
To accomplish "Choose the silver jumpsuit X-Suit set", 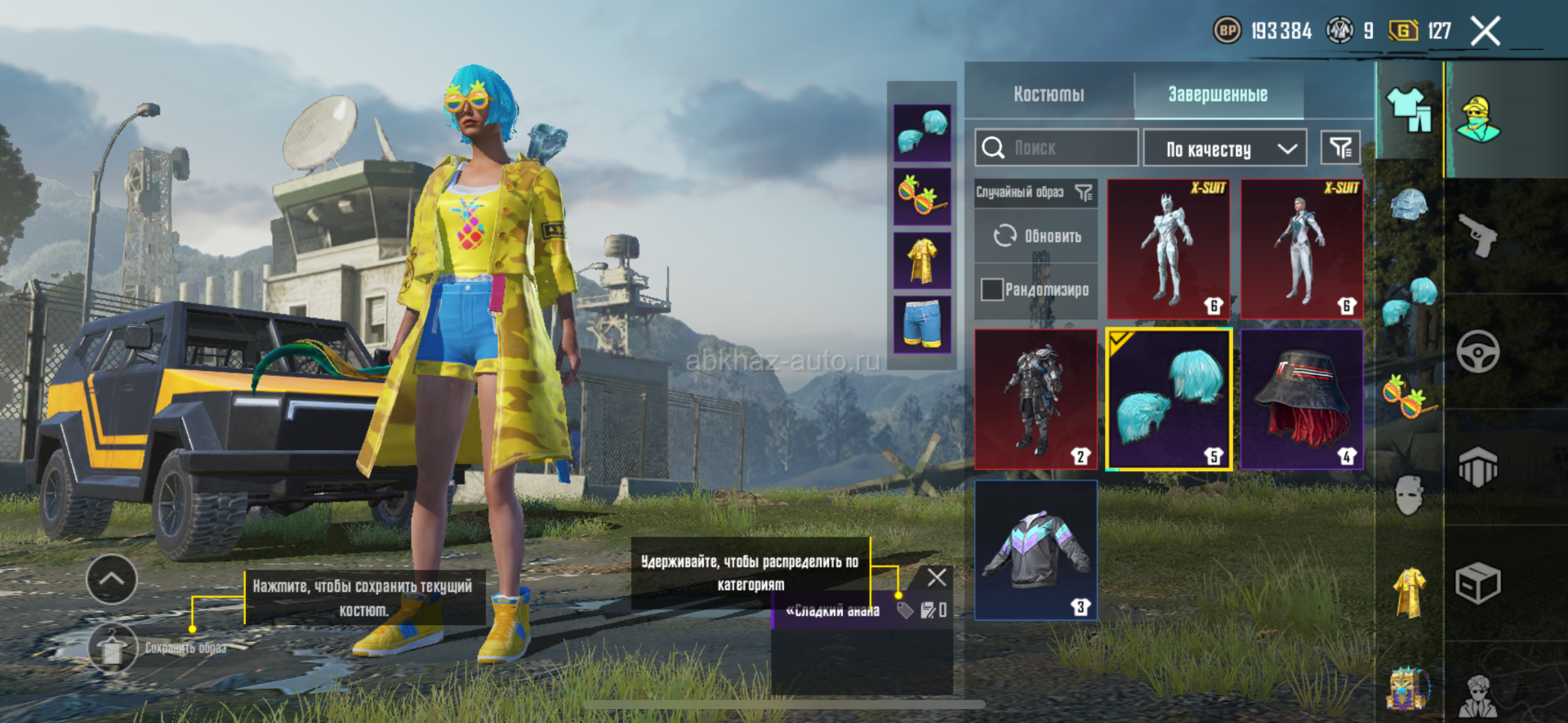I will coord(1302,248).
